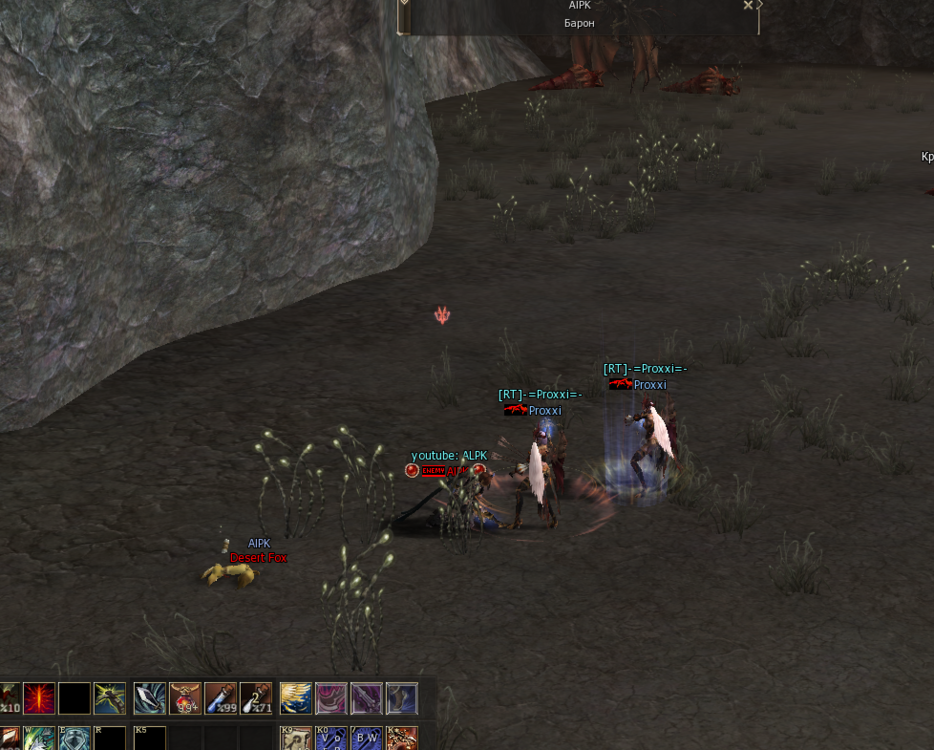Viewport: 934px width, 750px height.
Task: Use the red potion with 99+ count
Action: click(x=186, y=697)
